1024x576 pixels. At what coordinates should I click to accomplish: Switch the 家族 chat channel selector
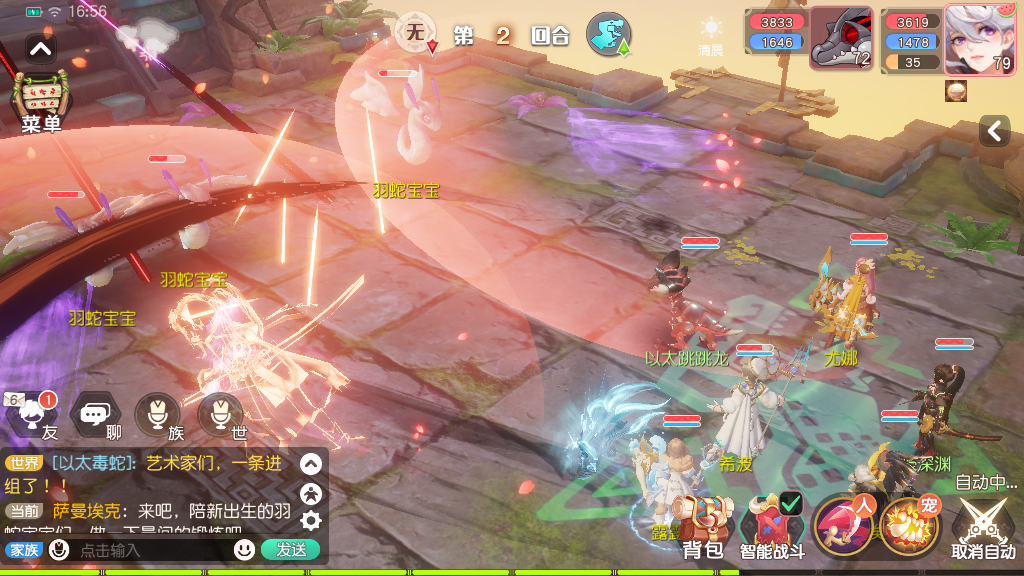(24, 550)
